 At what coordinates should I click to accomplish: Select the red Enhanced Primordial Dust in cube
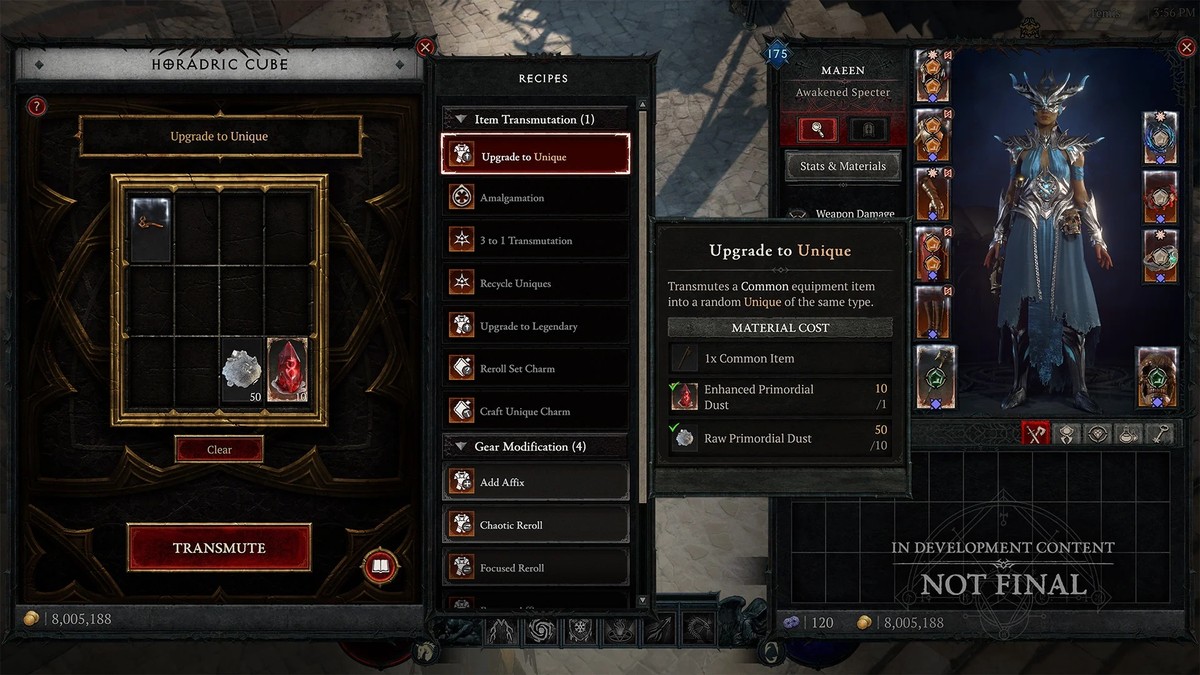(286, 370)
